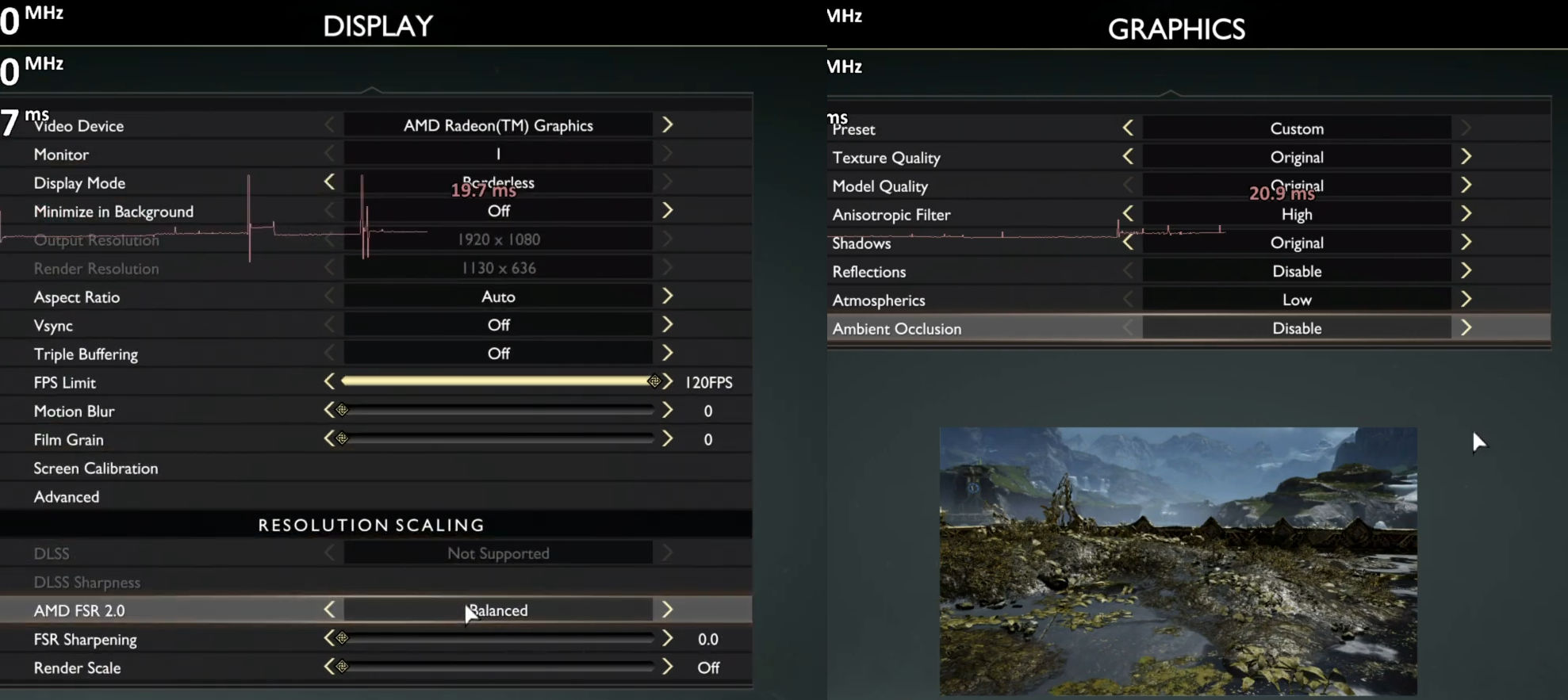Change Aspect Ratio using right arrow
Image resolution: width=1568 pixels, height=700 pixels.
coord(668,296)
